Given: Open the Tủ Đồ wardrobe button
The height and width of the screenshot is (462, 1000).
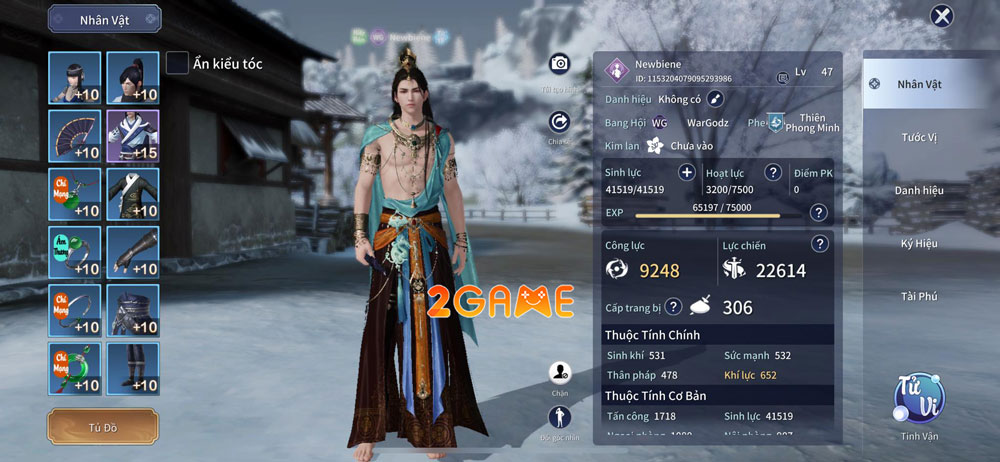Looking at the screenshot, I should (x=102, y=427).
